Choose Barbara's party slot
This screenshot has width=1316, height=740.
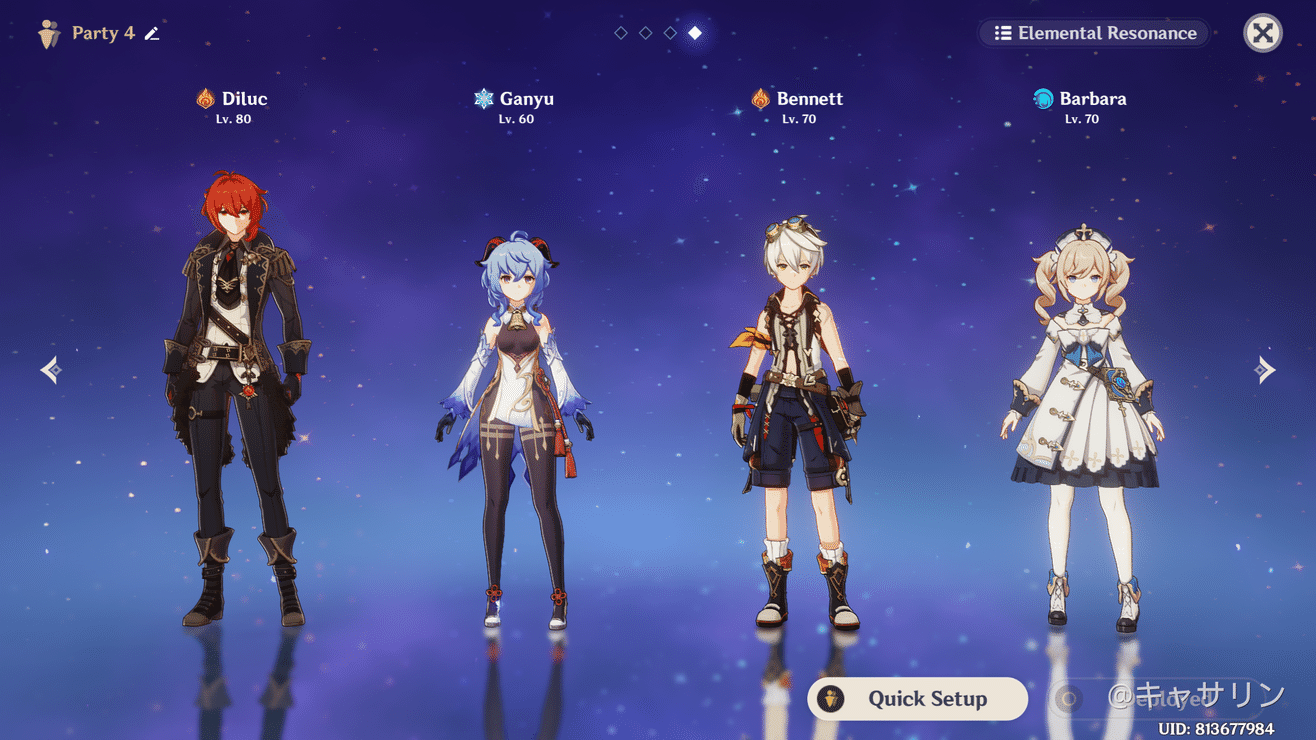click(x=1082, y=420)
